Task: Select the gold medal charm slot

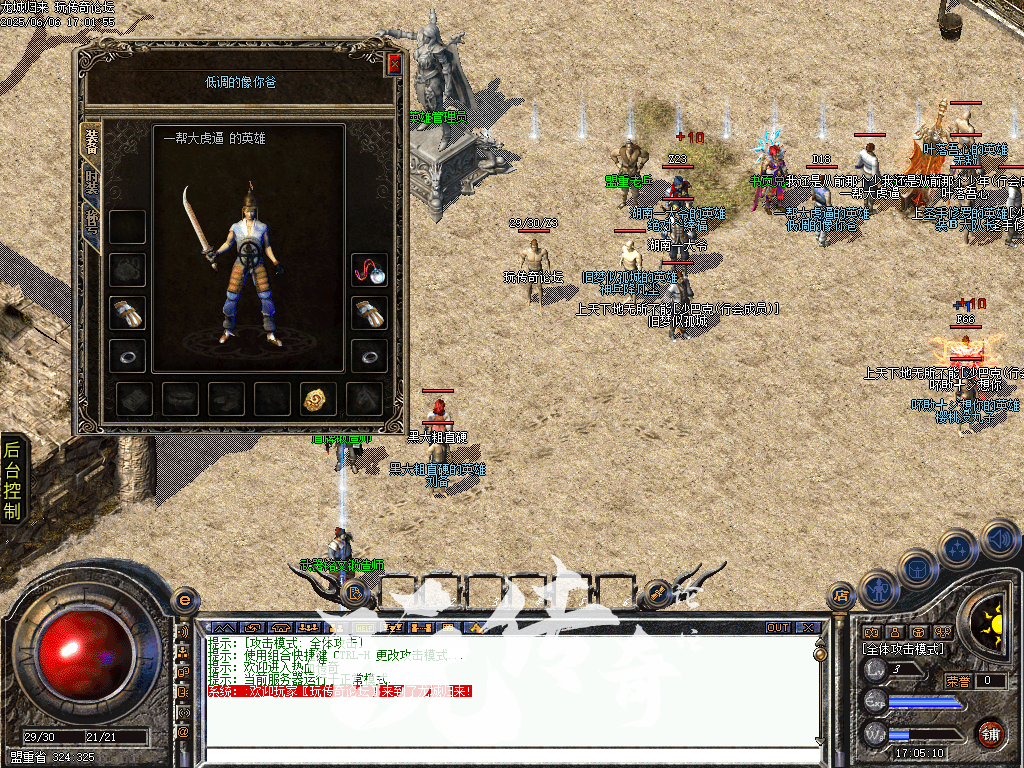Action: 319,399
